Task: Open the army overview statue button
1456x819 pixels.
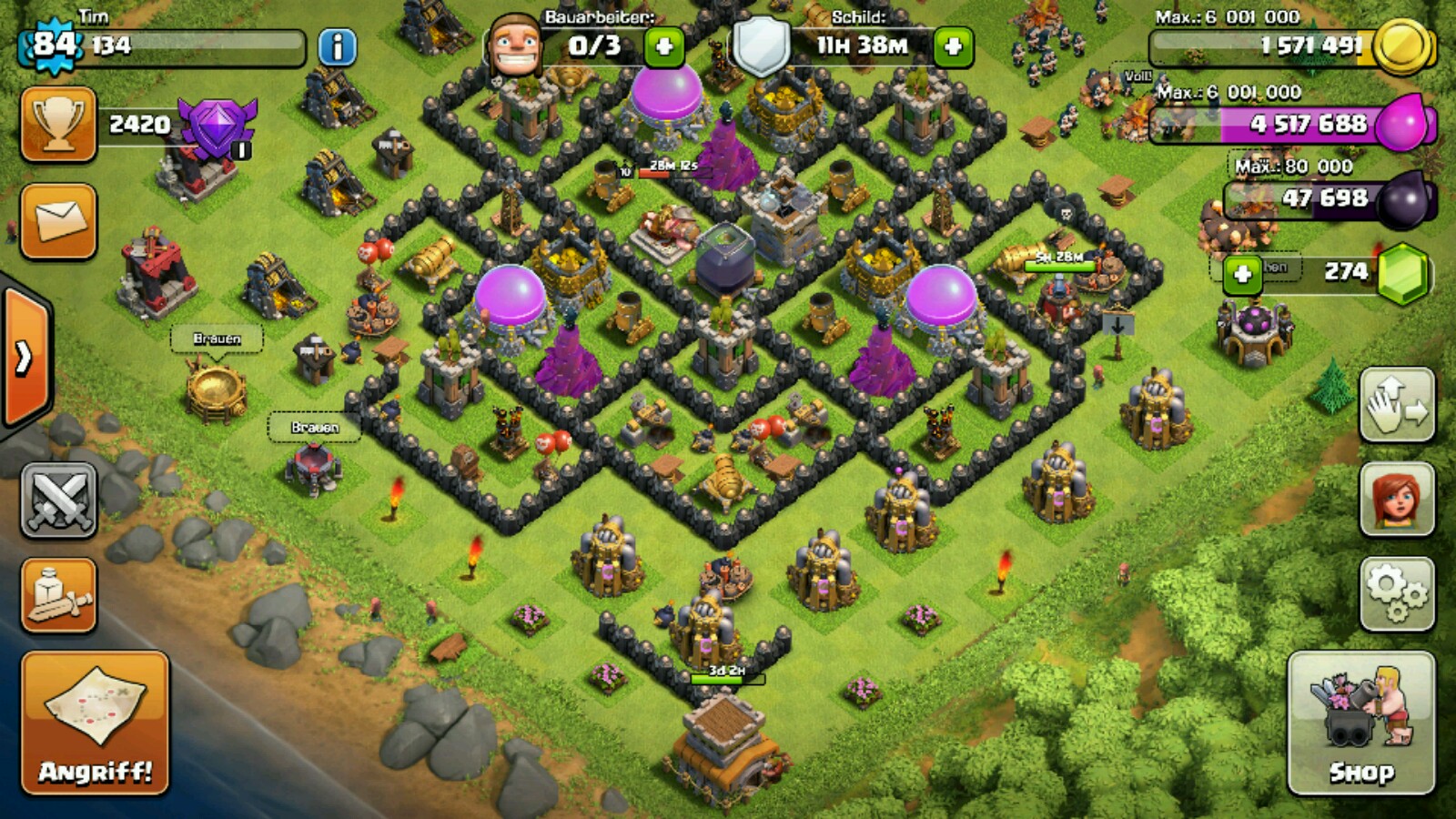Action: 58,595
